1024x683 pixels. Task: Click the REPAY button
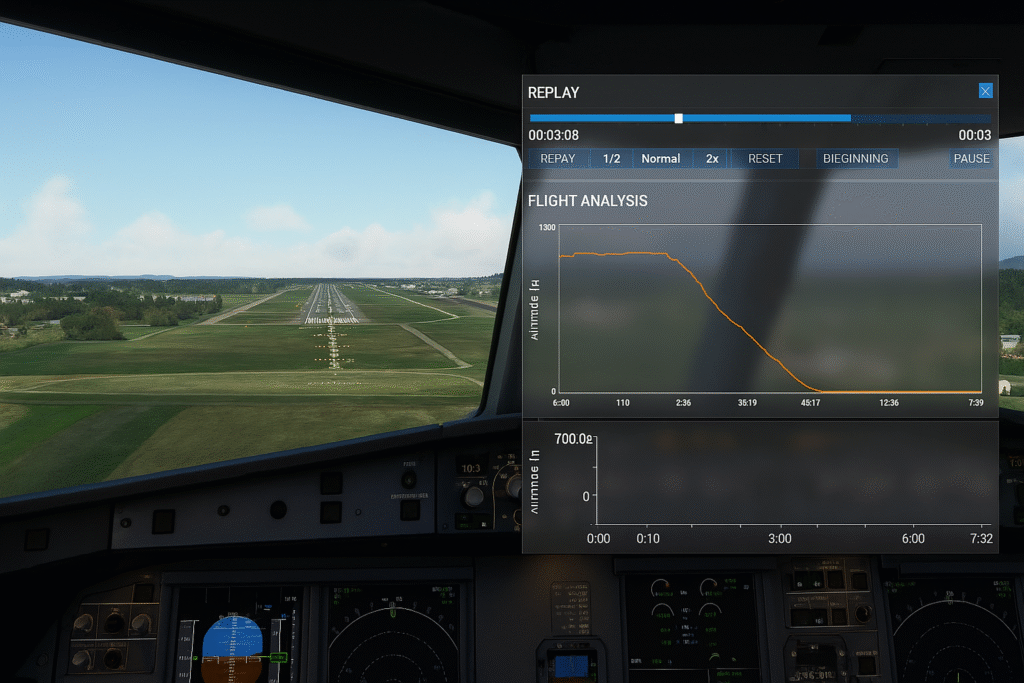(x=558, y=158)
